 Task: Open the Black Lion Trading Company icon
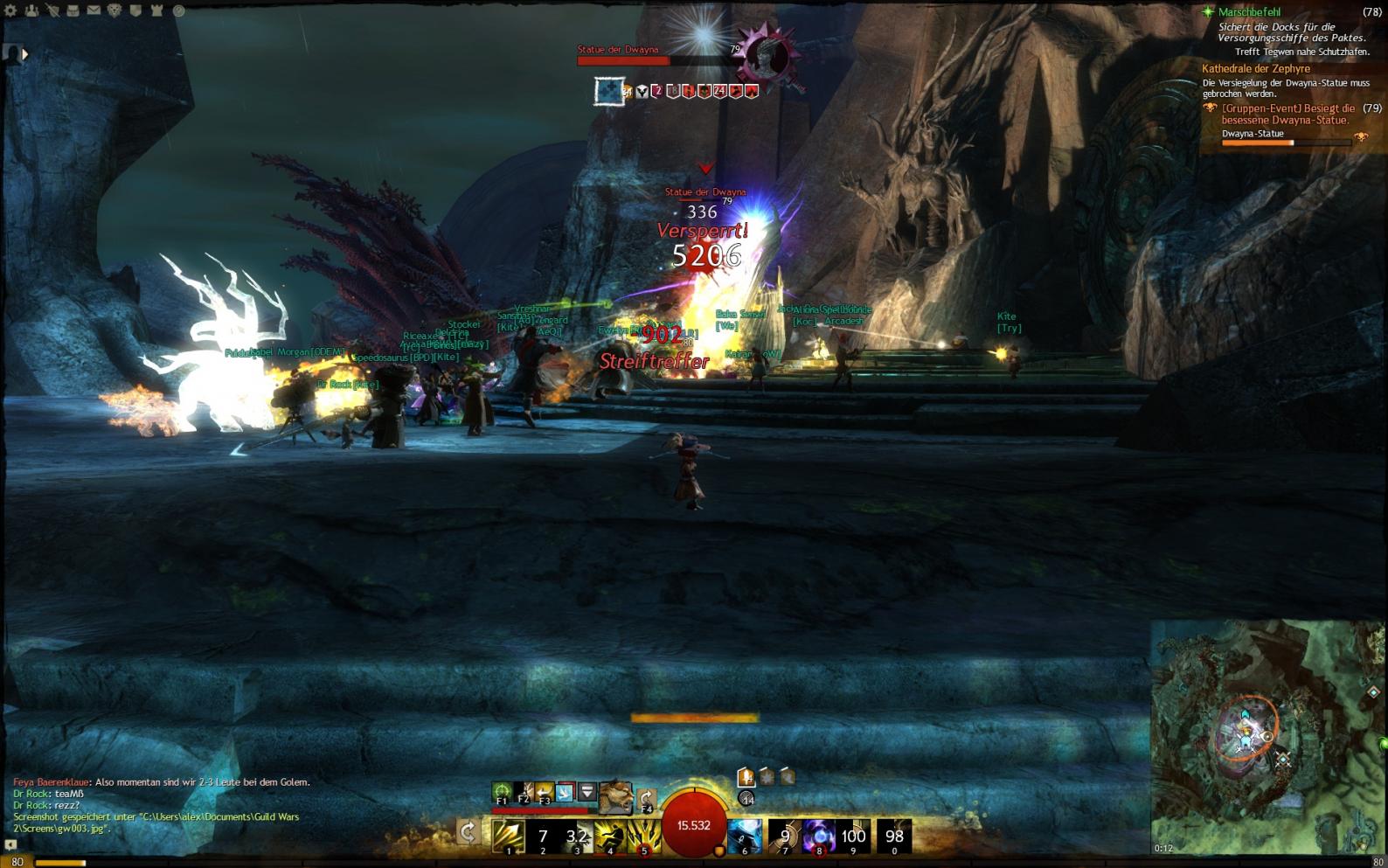[x=115, y=10]
